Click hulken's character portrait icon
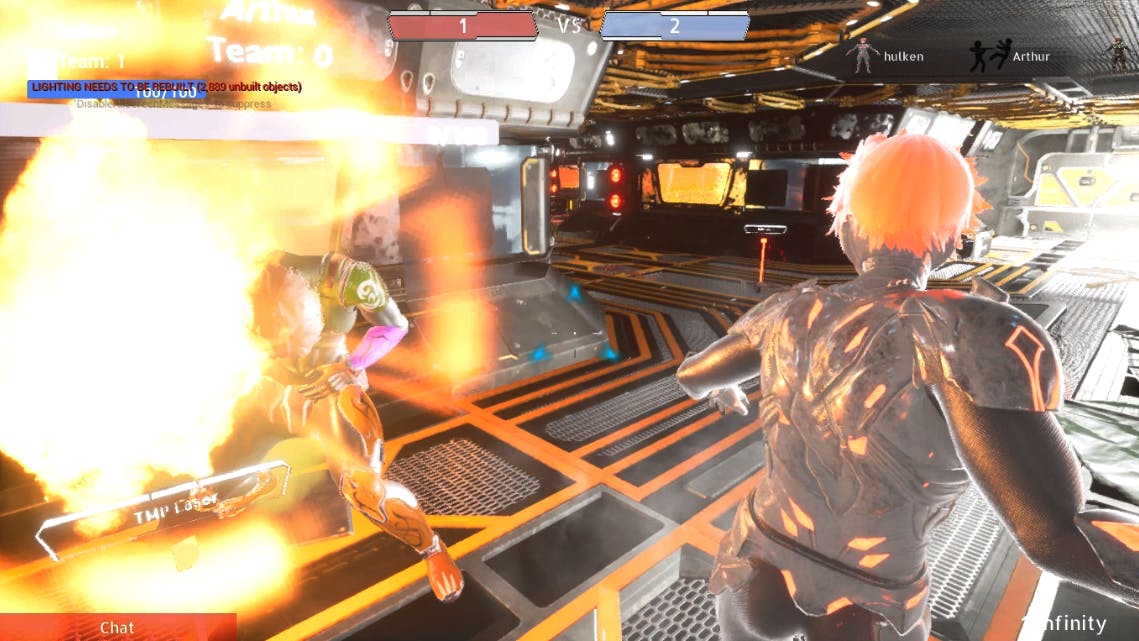The width and height of the screenshot is (1139, 641). point(861,56)
